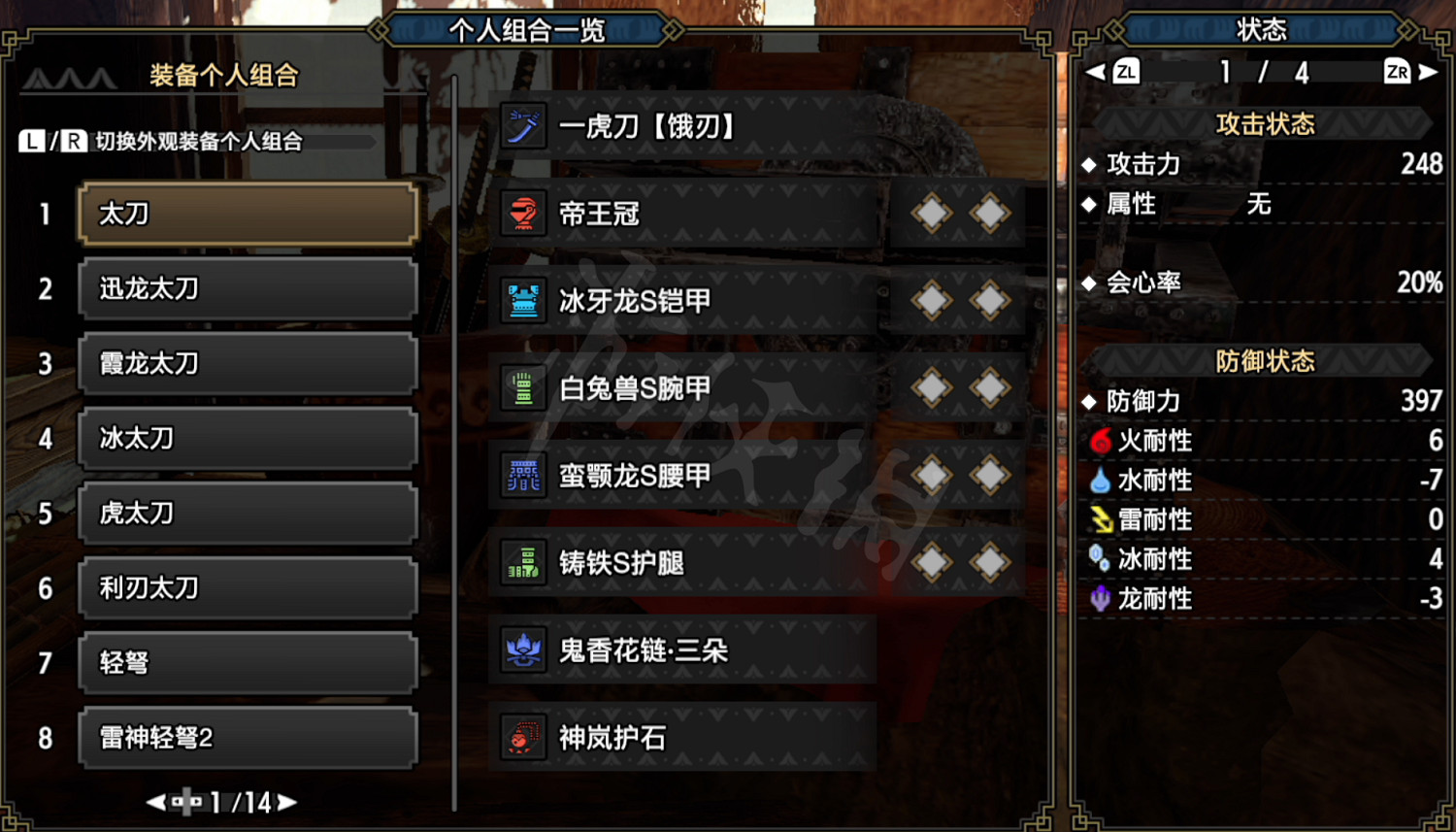Select loadout 7 轻弩
The width and height of the screenshot is (1456, 832).
[x=248, y=662]
